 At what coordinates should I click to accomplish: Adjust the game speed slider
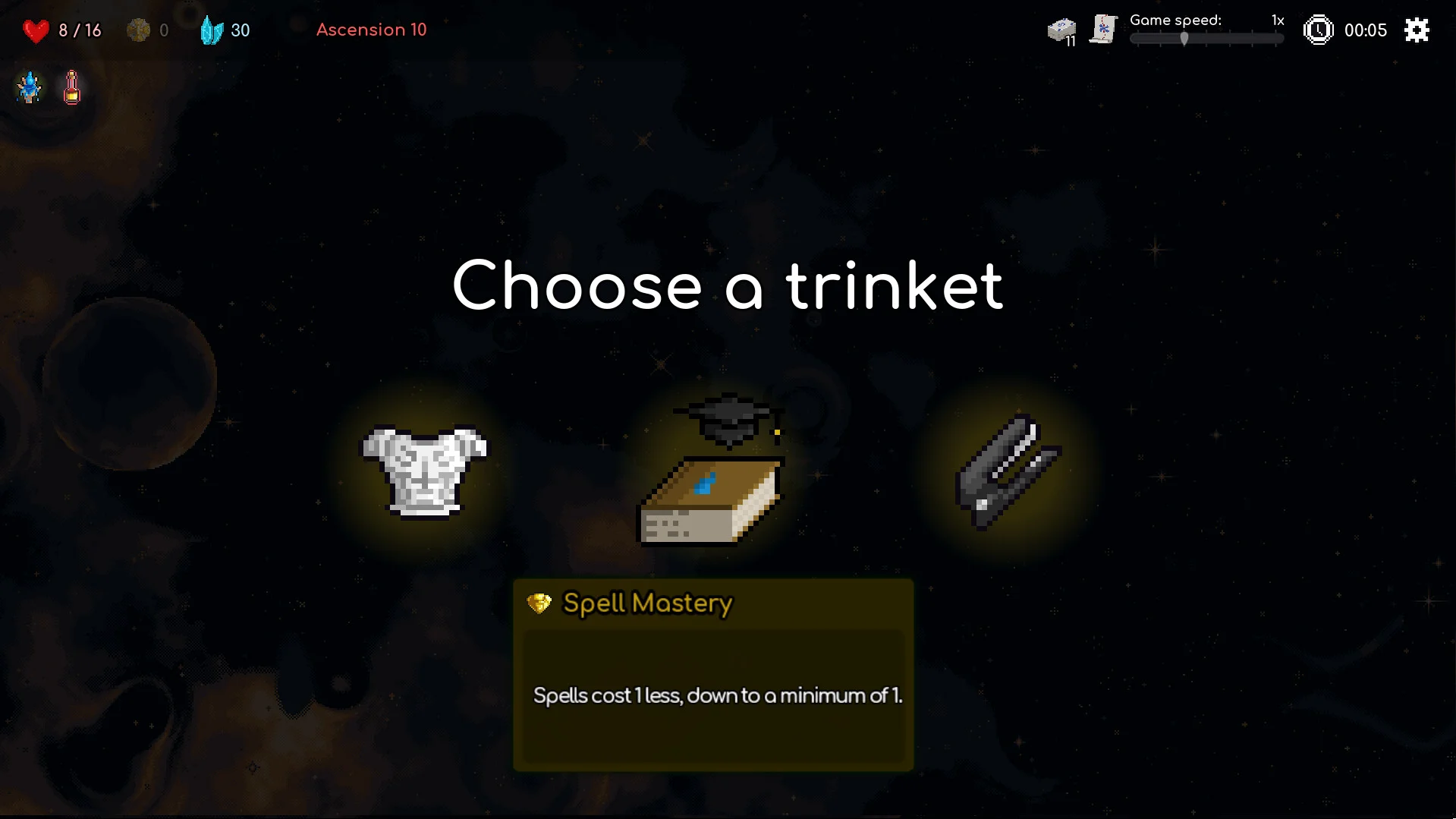[1184, 39]
